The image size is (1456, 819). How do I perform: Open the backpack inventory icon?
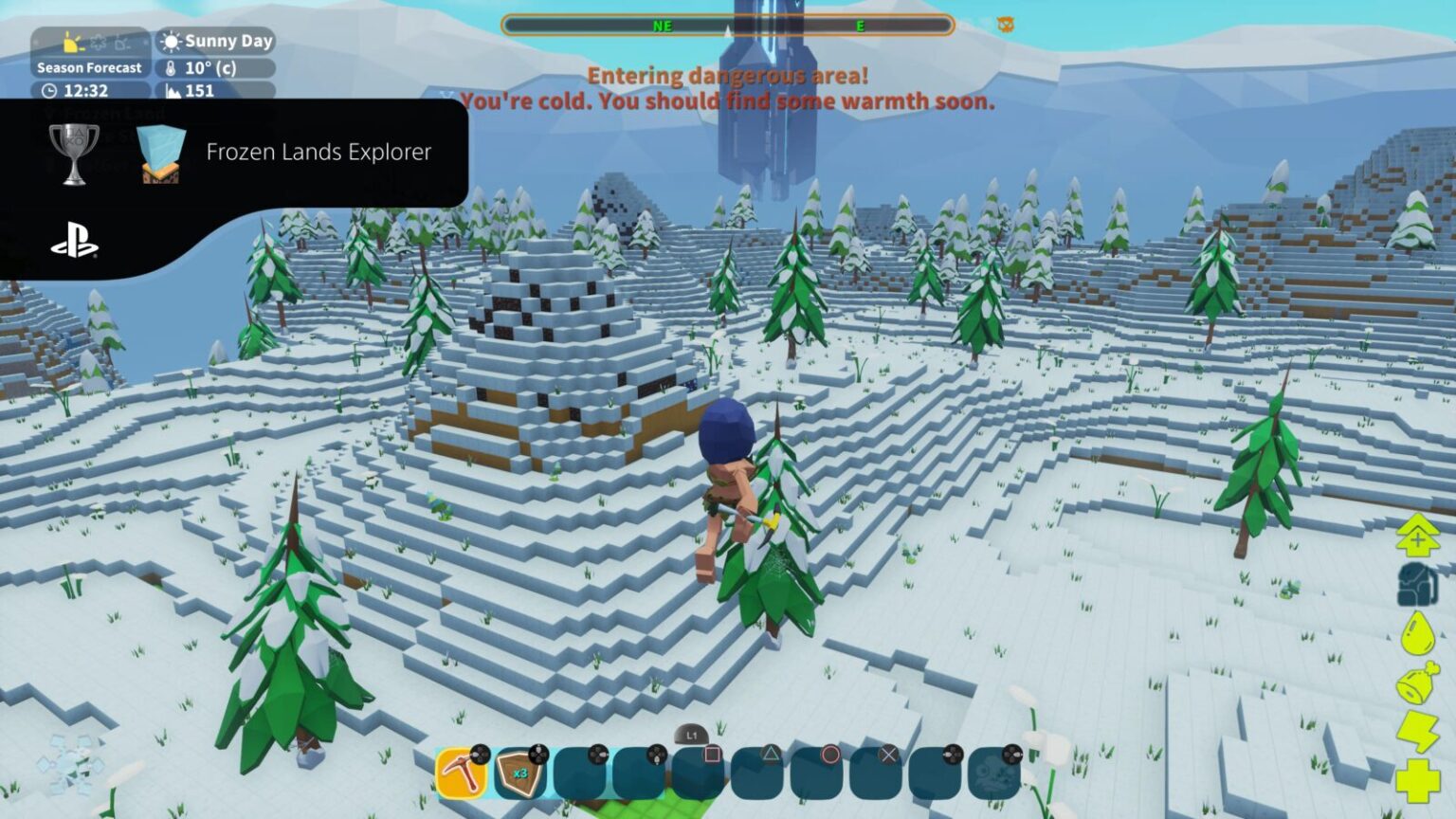pyautogui.click(x=1416, y=590)
